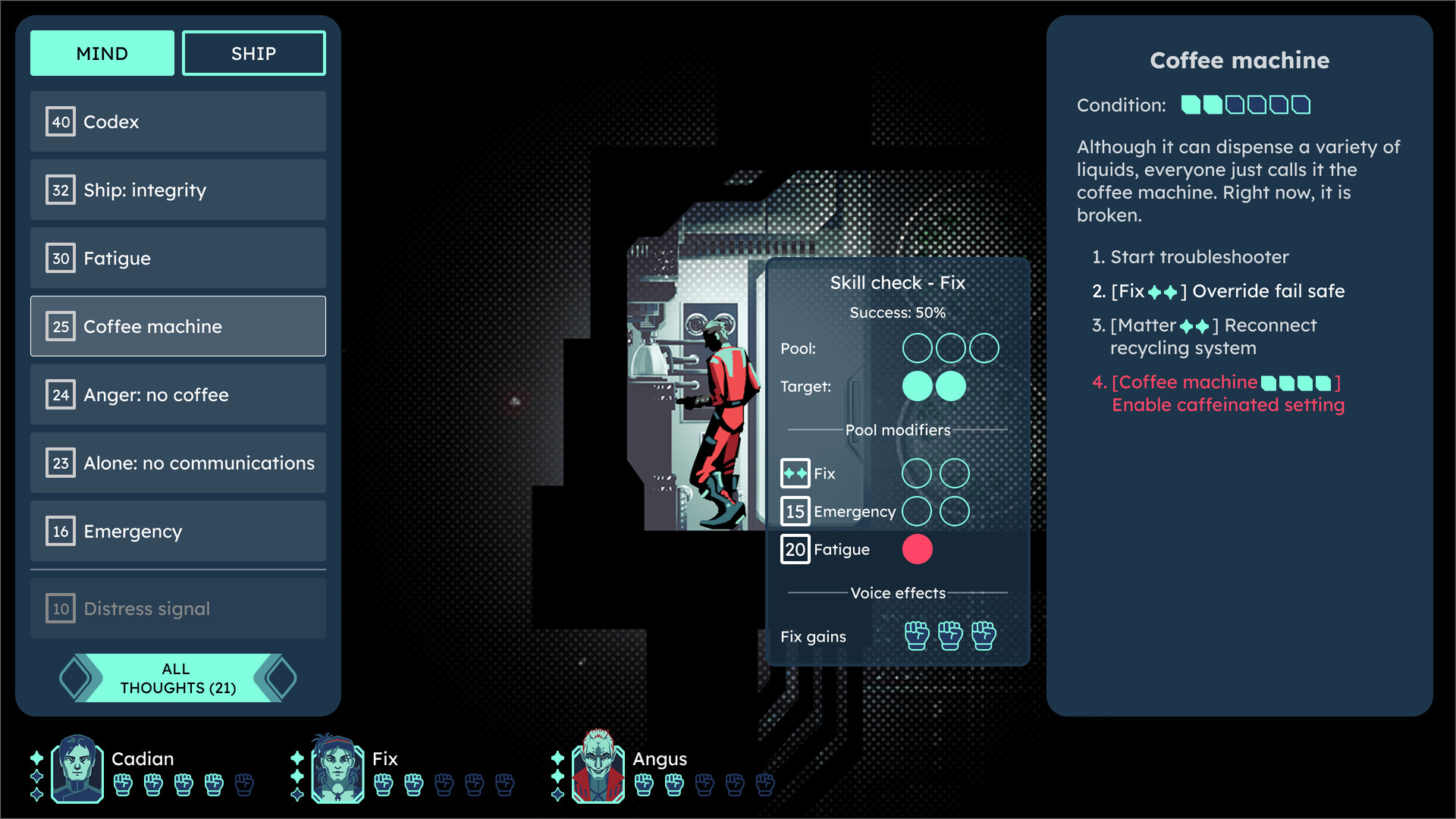Click the left diamond arrow beside ALL THOUGHTS
1456x819 pixels.
point(74,677)
